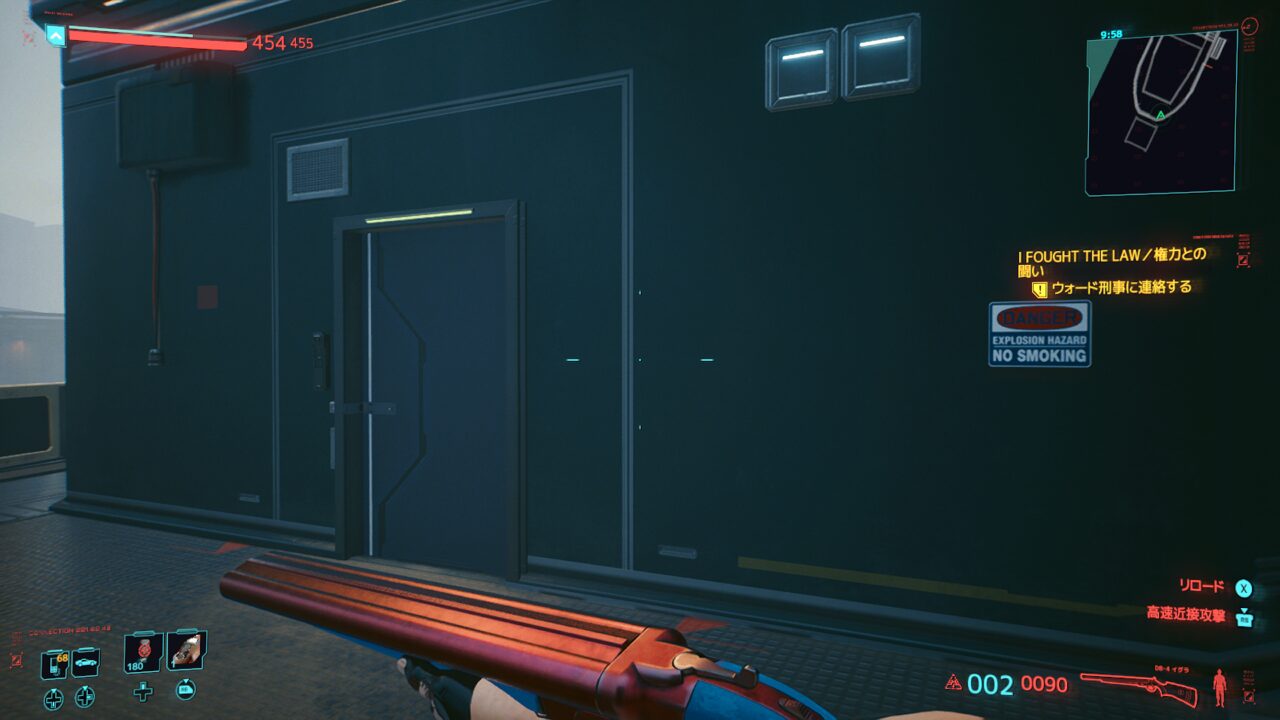Click the player position arrow on minimap
The width and height of the screenshot is (1280, 720).
[1160, 116]
